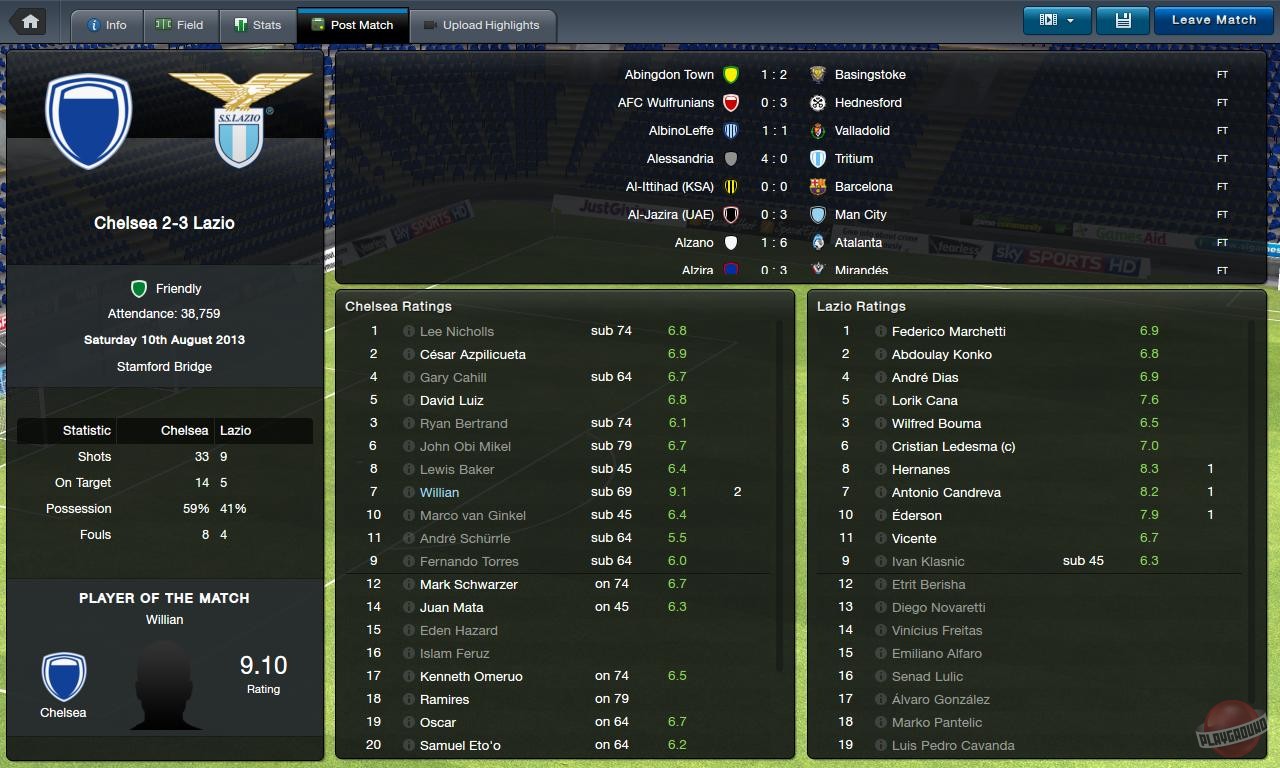The height and width of the screenshot is (768, 1280).
Task: Click the Chelsea club crest in the sidebar
Action: [89, 119]
